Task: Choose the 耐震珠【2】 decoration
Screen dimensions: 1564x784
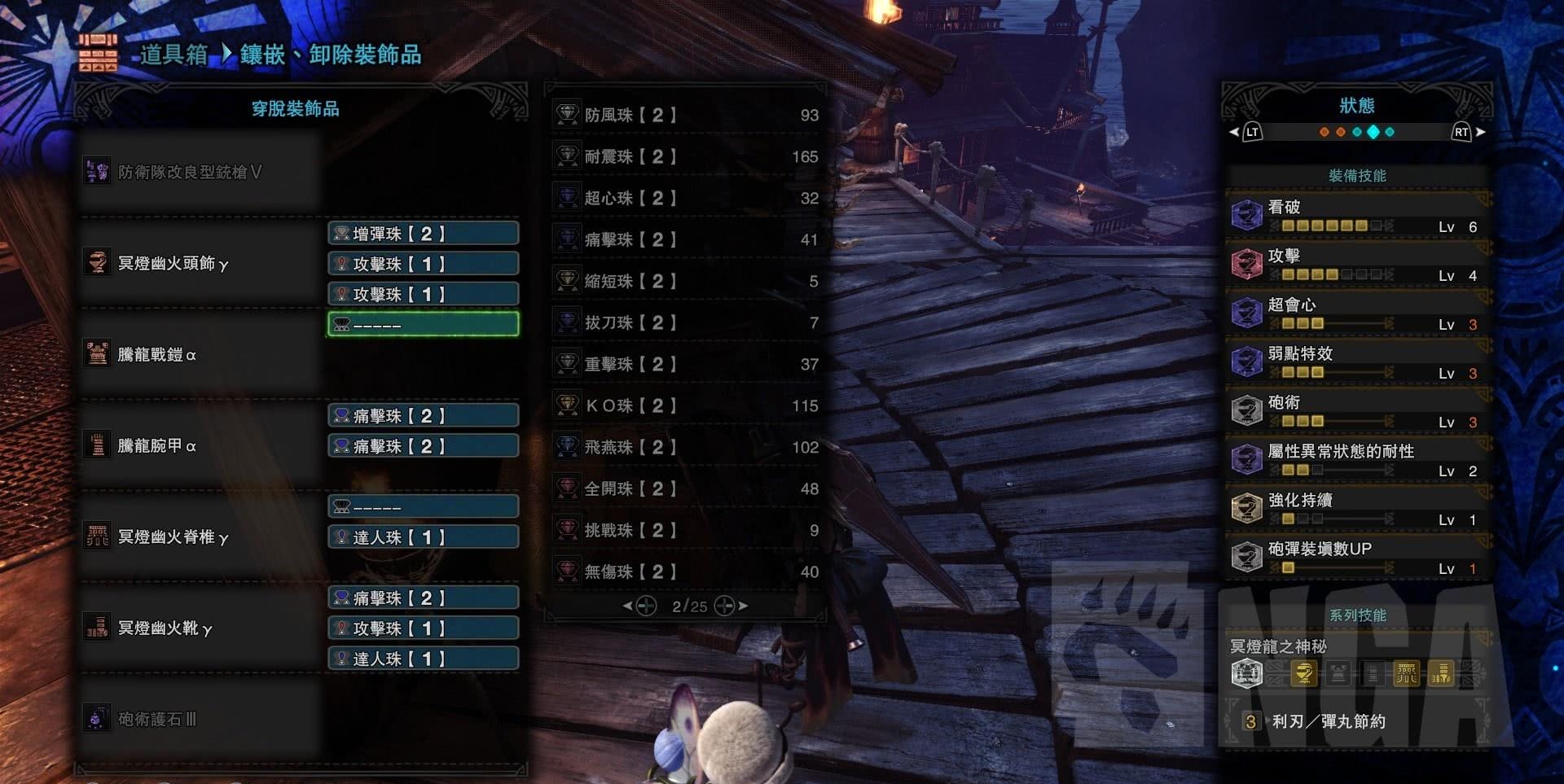Action: [686, 157]
